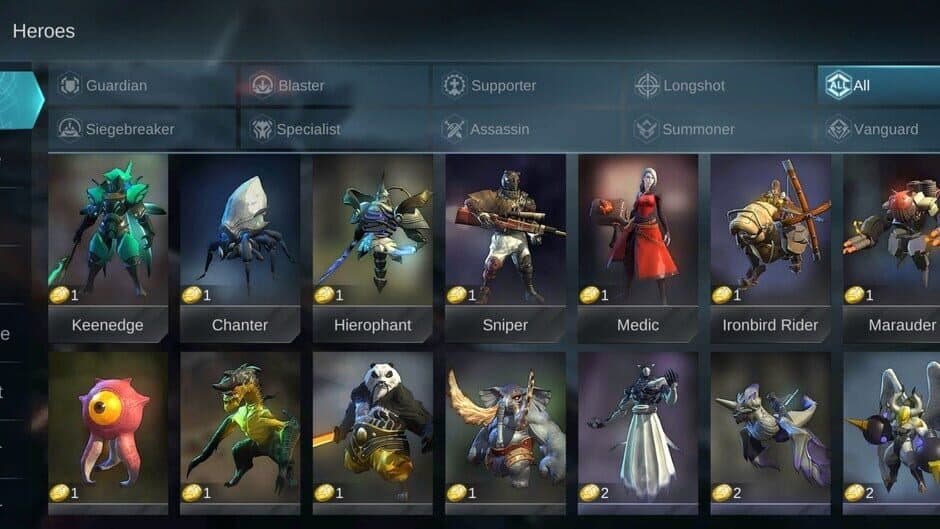Select the Longshot category
This screenshot has width=940, height=529.
tap(722, 86)
